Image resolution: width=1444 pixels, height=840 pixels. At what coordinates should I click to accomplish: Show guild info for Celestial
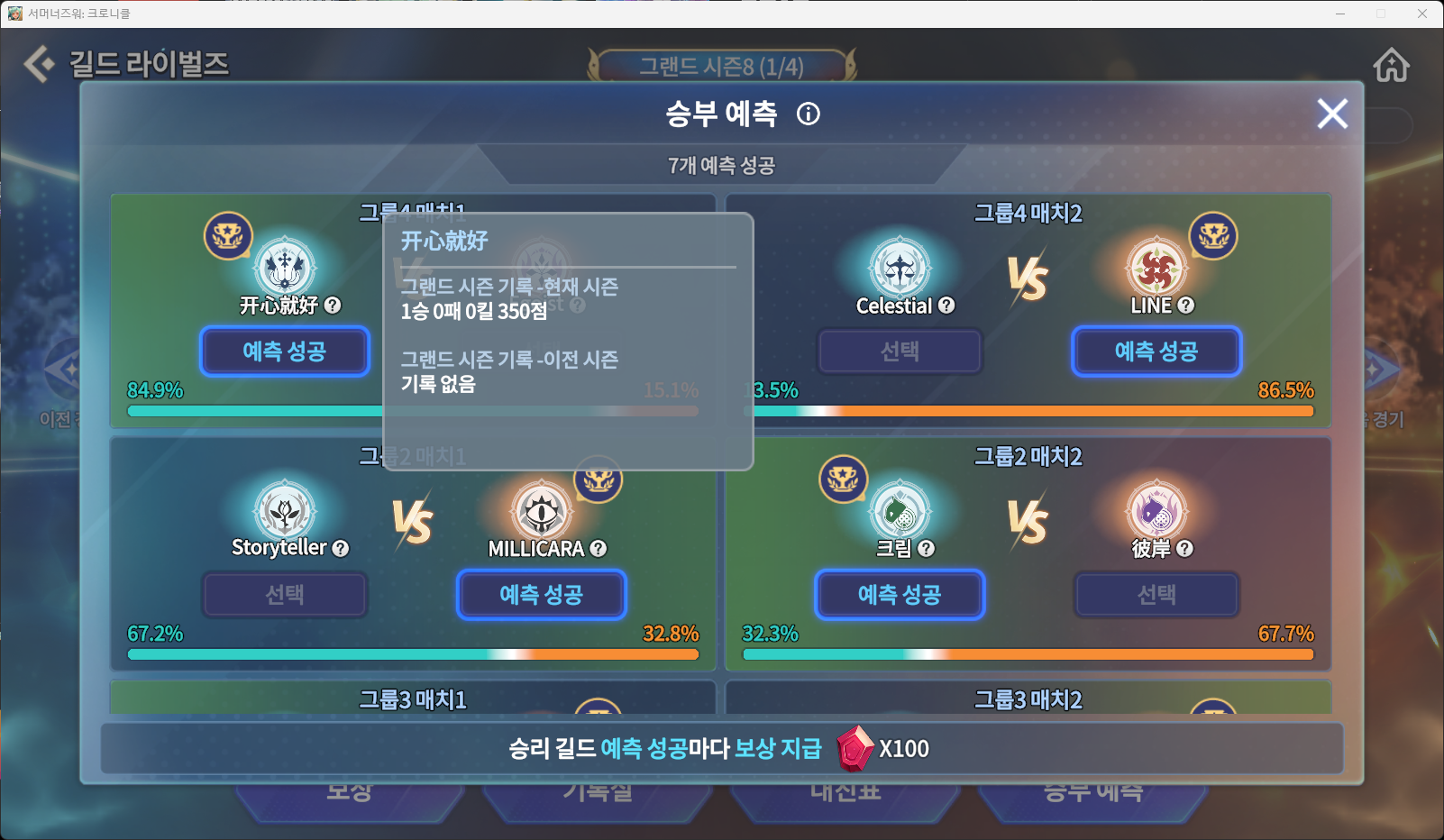click(x=946, y=306)
